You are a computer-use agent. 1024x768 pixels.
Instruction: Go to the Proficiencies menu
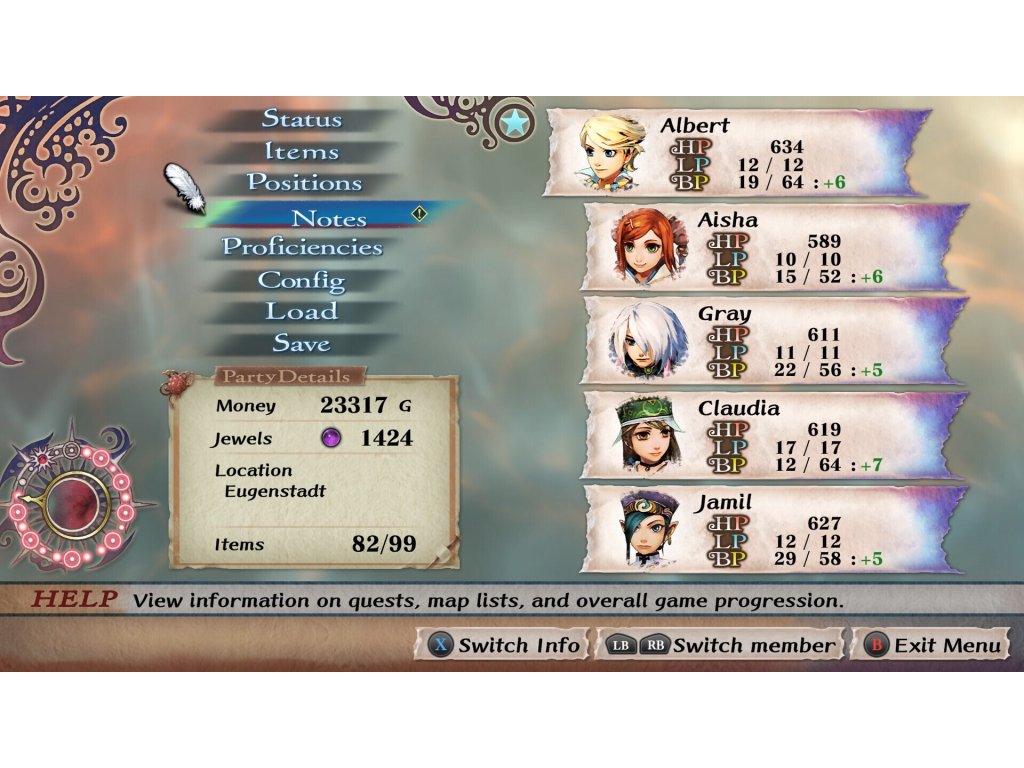click(302, 247)
